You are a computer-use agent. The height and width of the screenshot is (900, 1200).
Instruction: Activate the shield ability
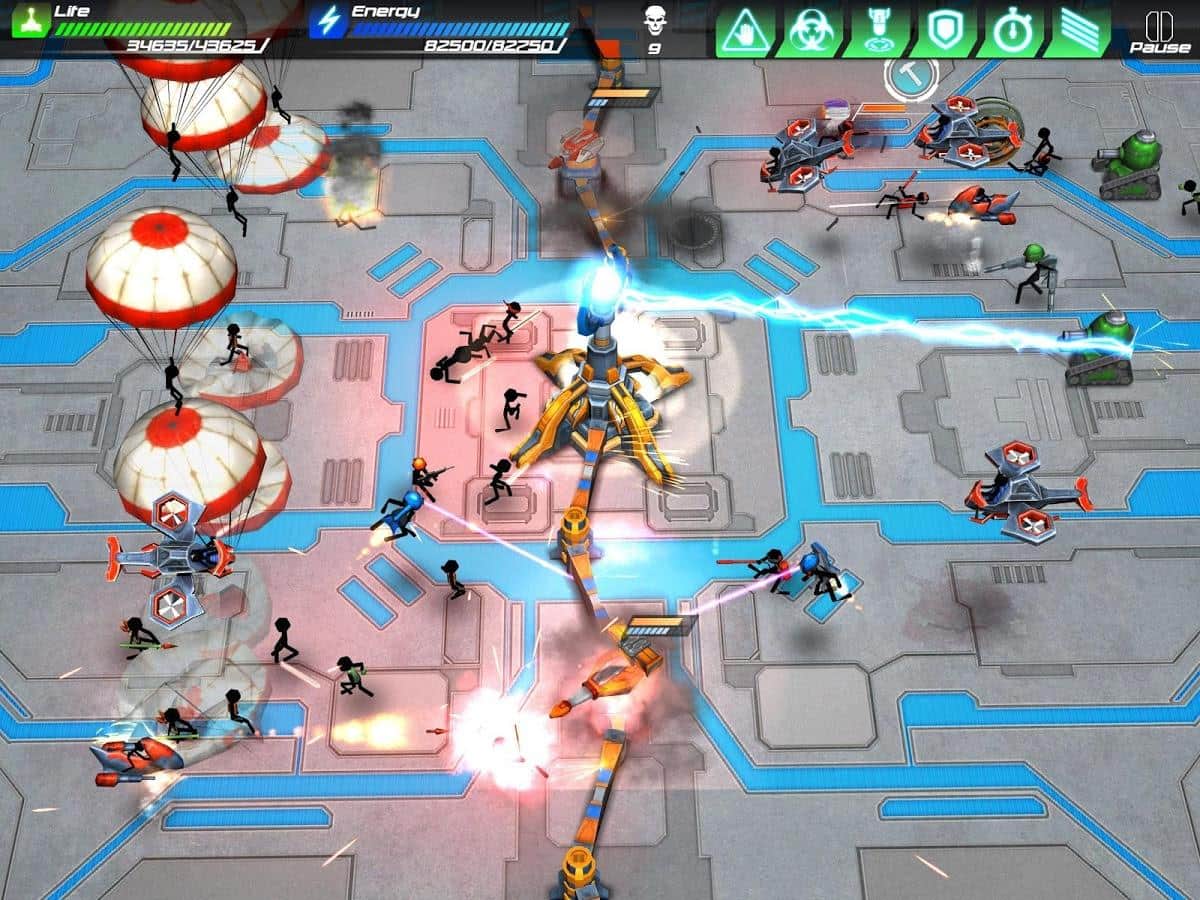(x=944, y=31)
